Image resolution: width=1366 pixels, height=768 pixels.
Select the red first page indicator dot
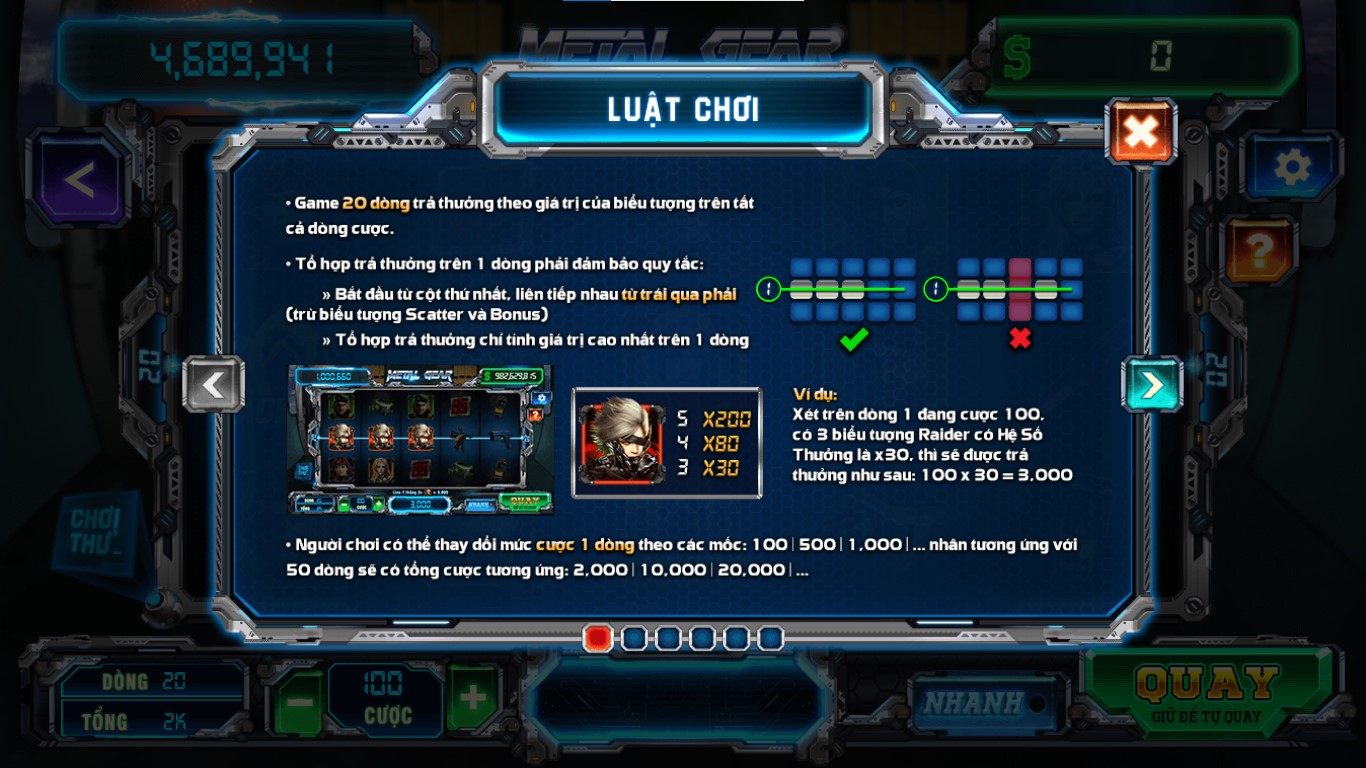pos(600,636)
